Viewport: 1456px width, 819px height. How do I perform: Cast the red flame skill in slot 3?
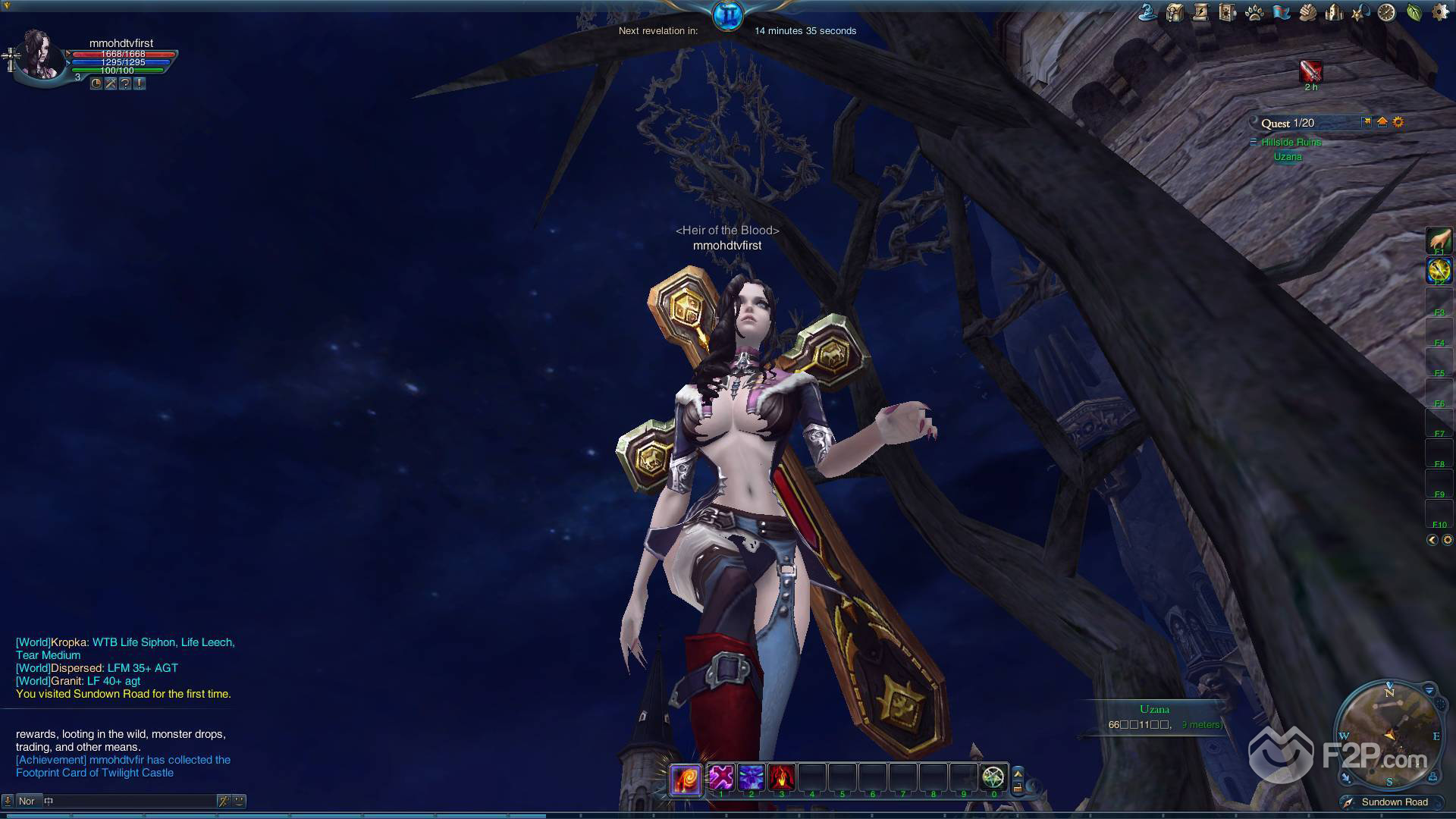pos(781,777)
